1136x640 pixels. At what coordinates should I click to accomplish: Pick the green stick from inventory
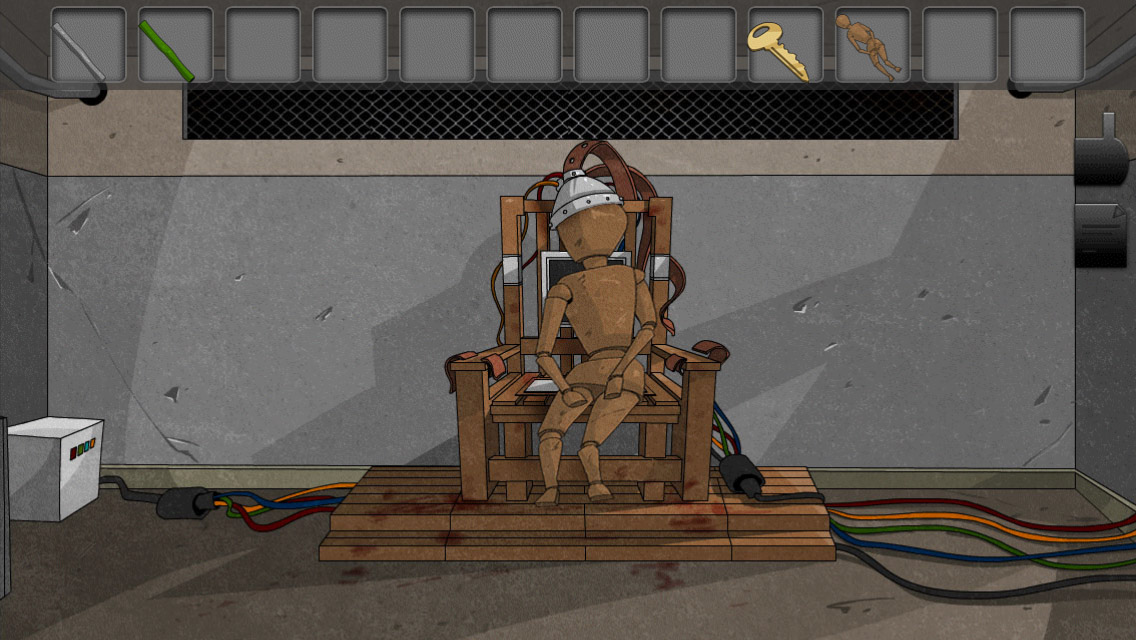[175, 45]
